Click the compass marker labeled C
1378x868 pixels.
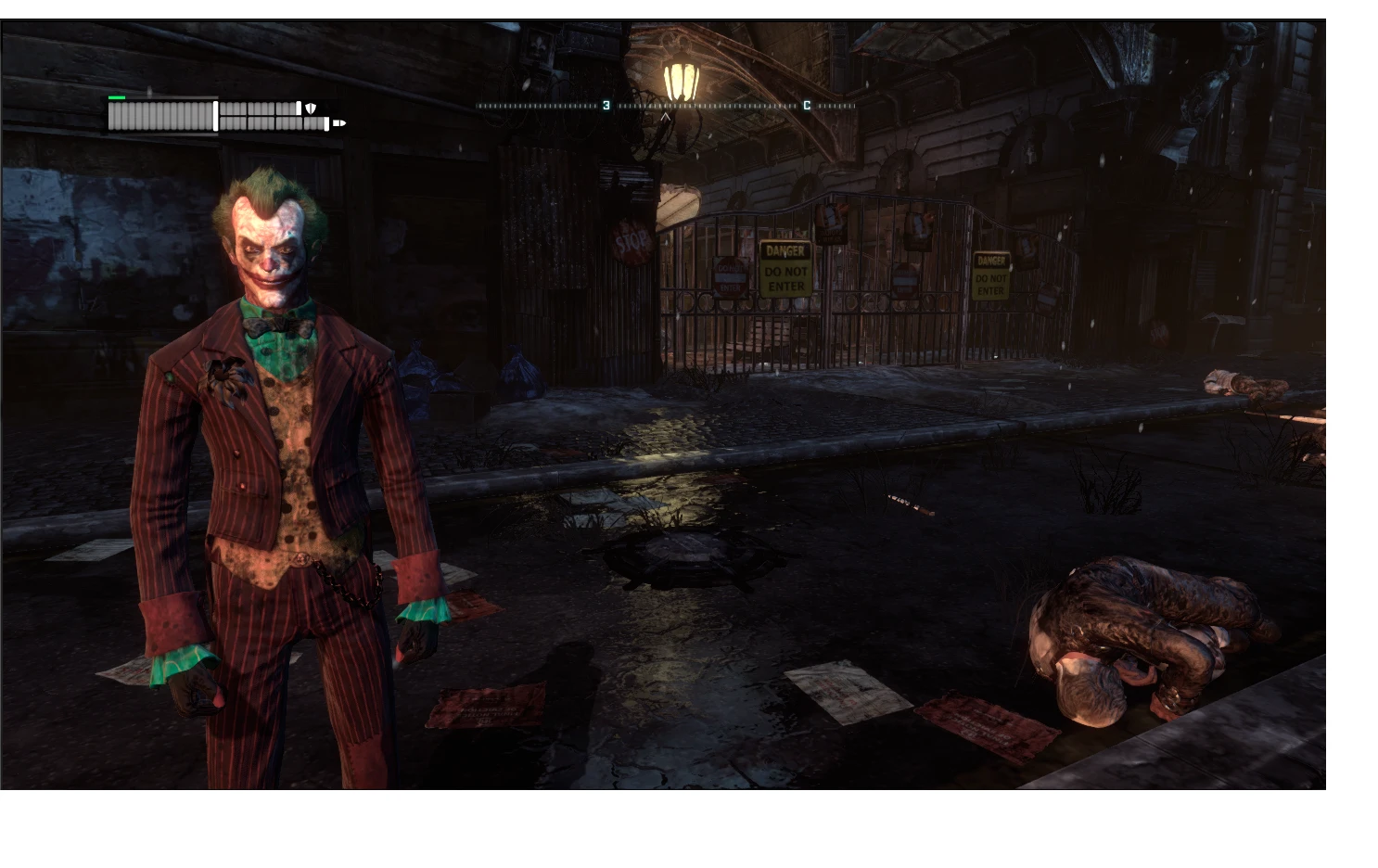point(806,105)
